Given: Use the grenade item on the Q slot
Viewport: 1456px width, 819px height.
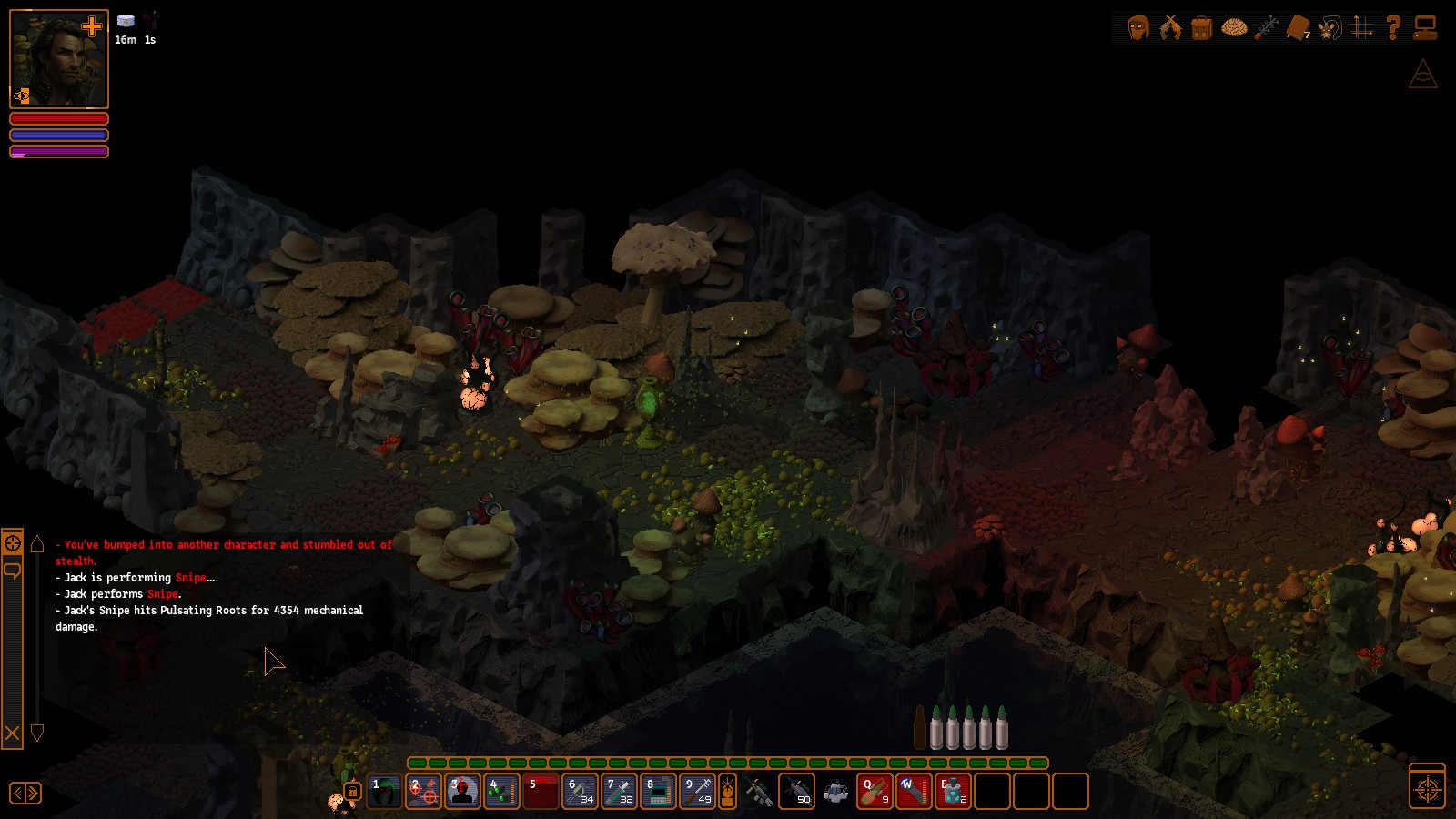Looking at the screenshot, I should (x=875, y=792).
